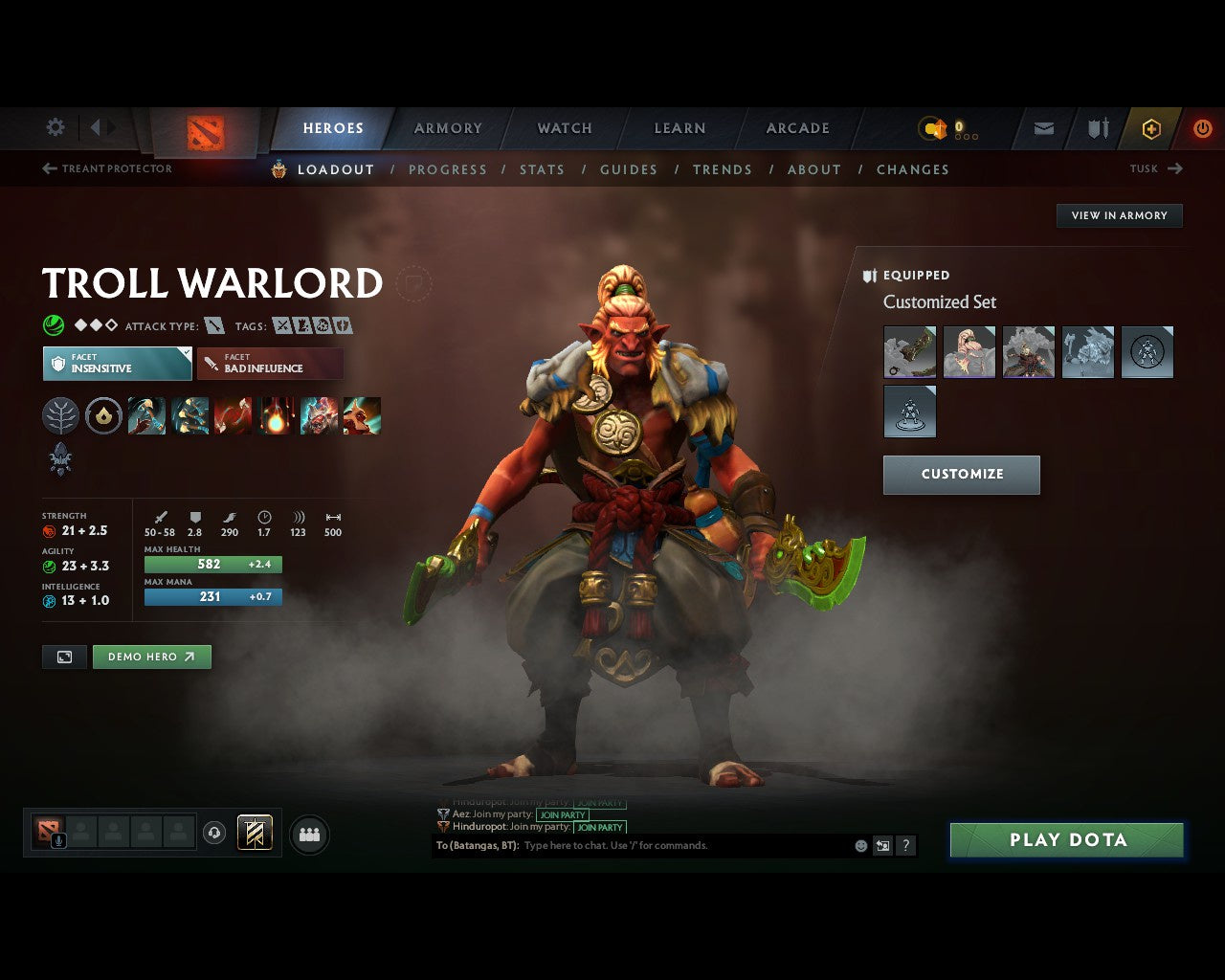This screenshot has width=1225, height=980.
Task: Open the emoticon picker in chat
Action: (x=859, y=845)
